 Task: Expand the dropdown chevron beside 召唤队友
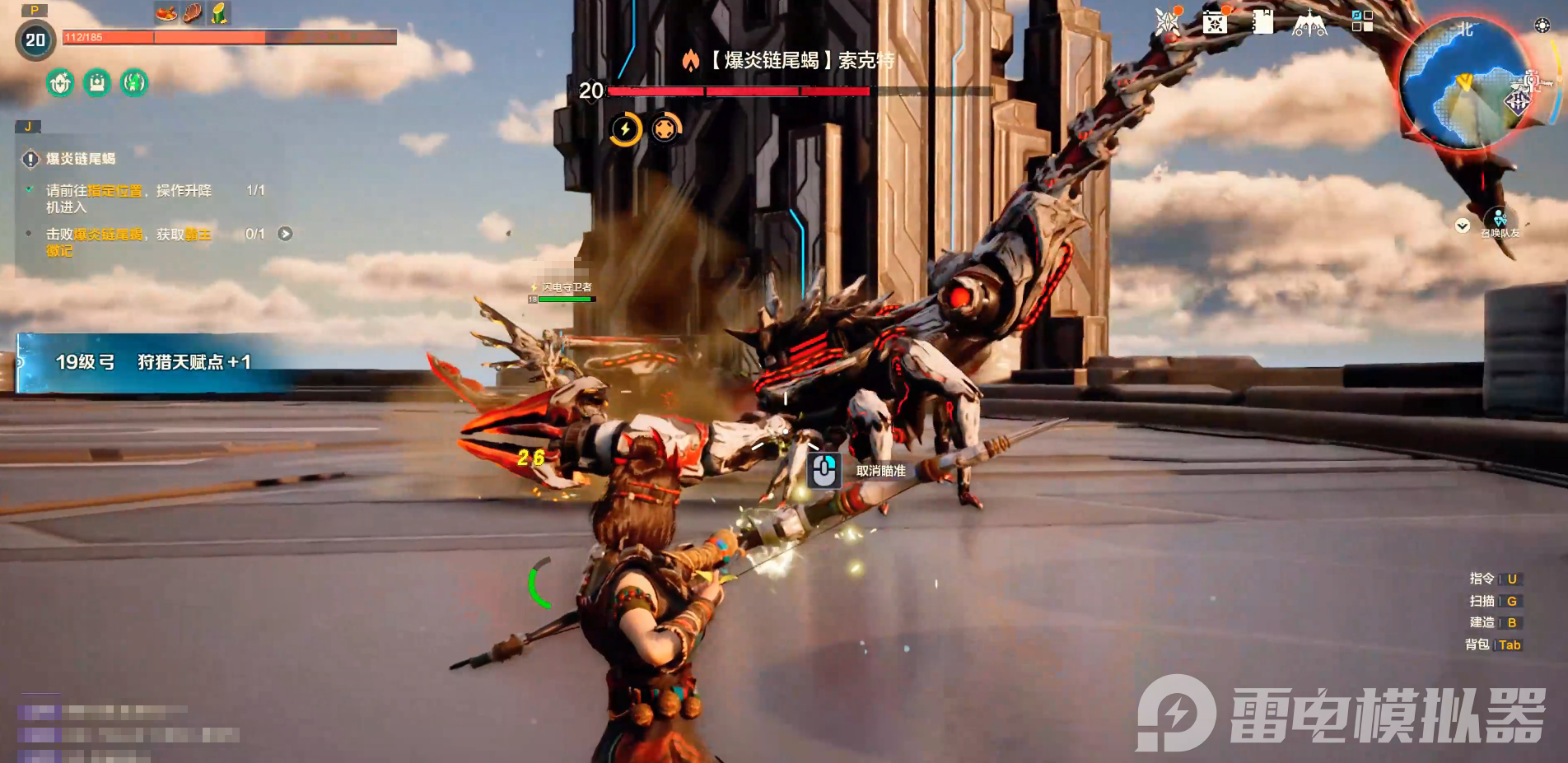pyautogui.click(x=1463, y=226)
